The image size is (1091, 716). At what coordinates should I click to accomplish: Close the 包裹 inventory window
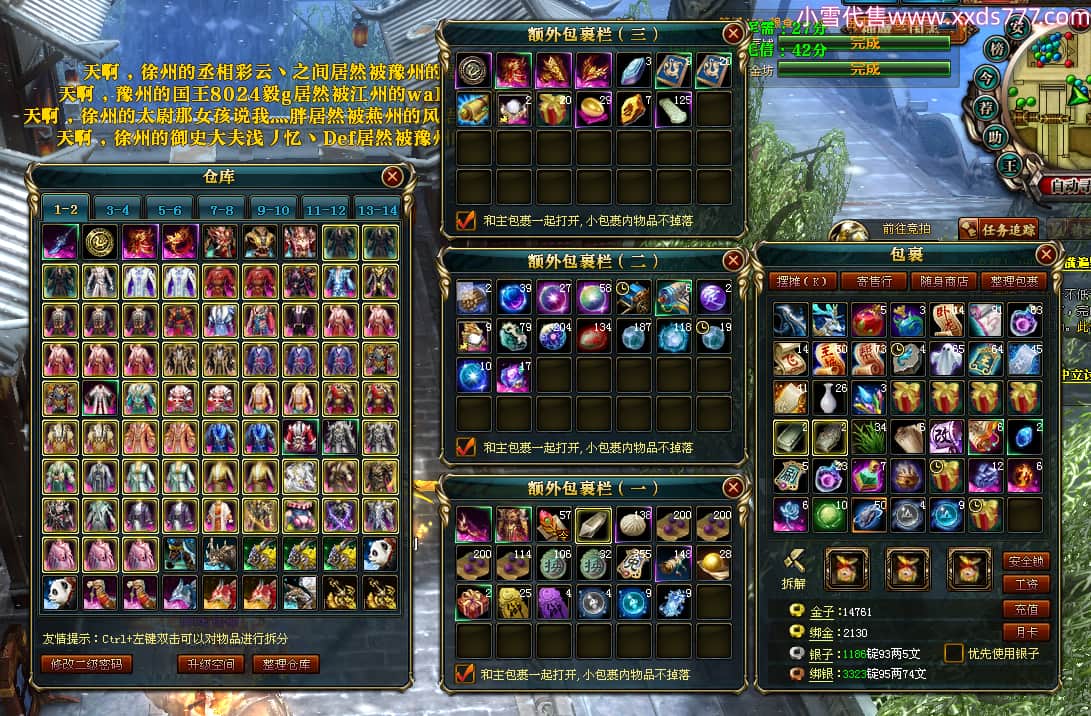tap(1046, 255)
